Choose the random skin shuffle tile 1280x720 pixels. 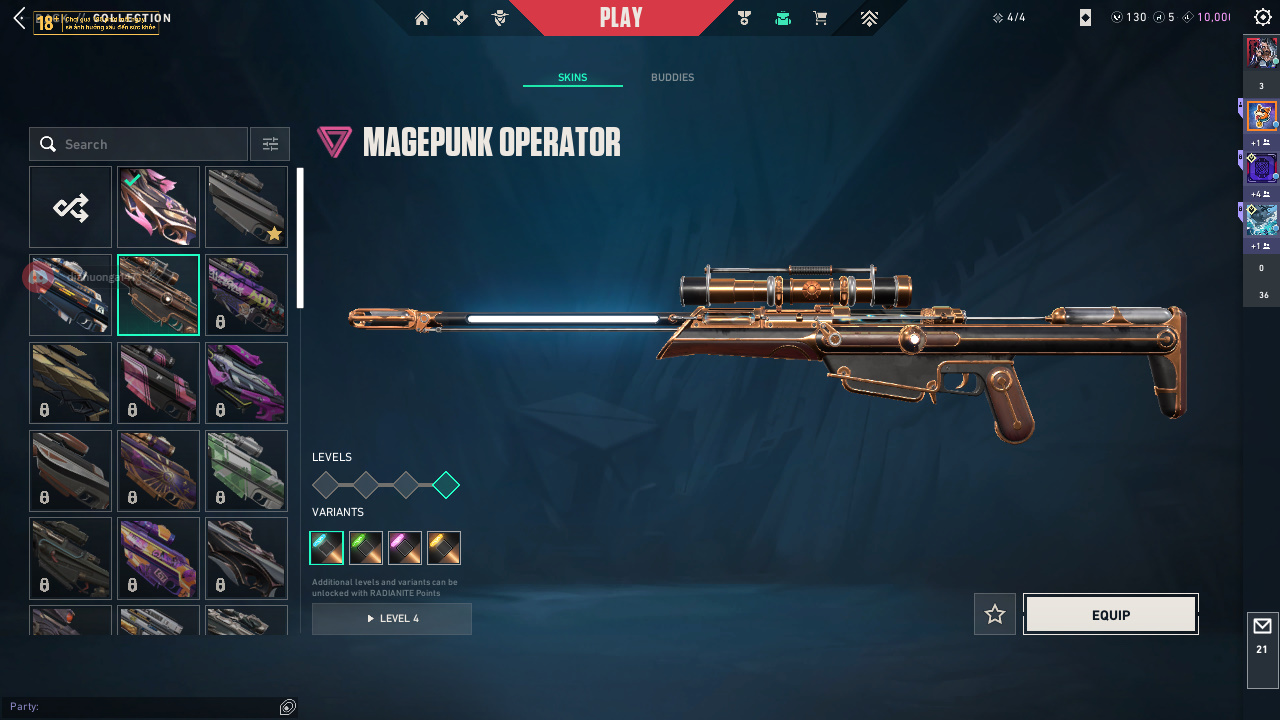pyautogui.click(x=70, y=207)
